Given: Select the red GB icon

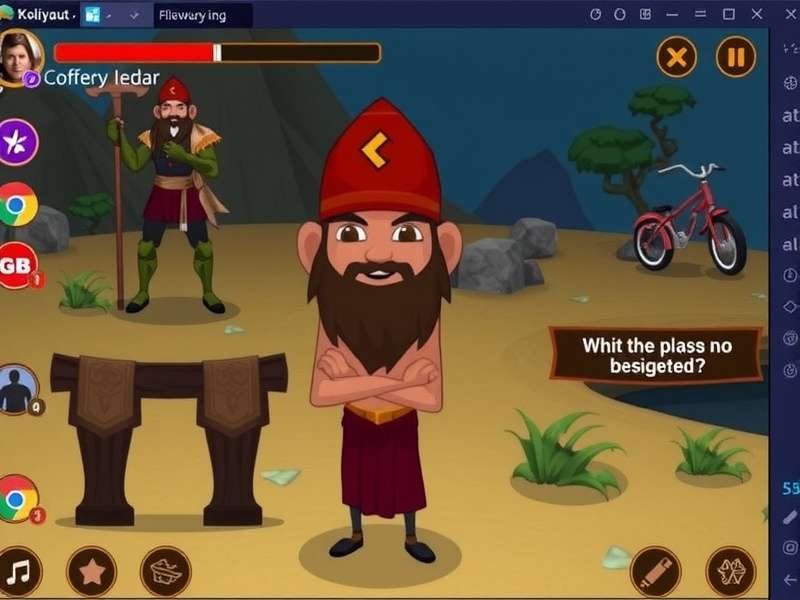Looking at the screenshot, I should [x=16, y=265].
